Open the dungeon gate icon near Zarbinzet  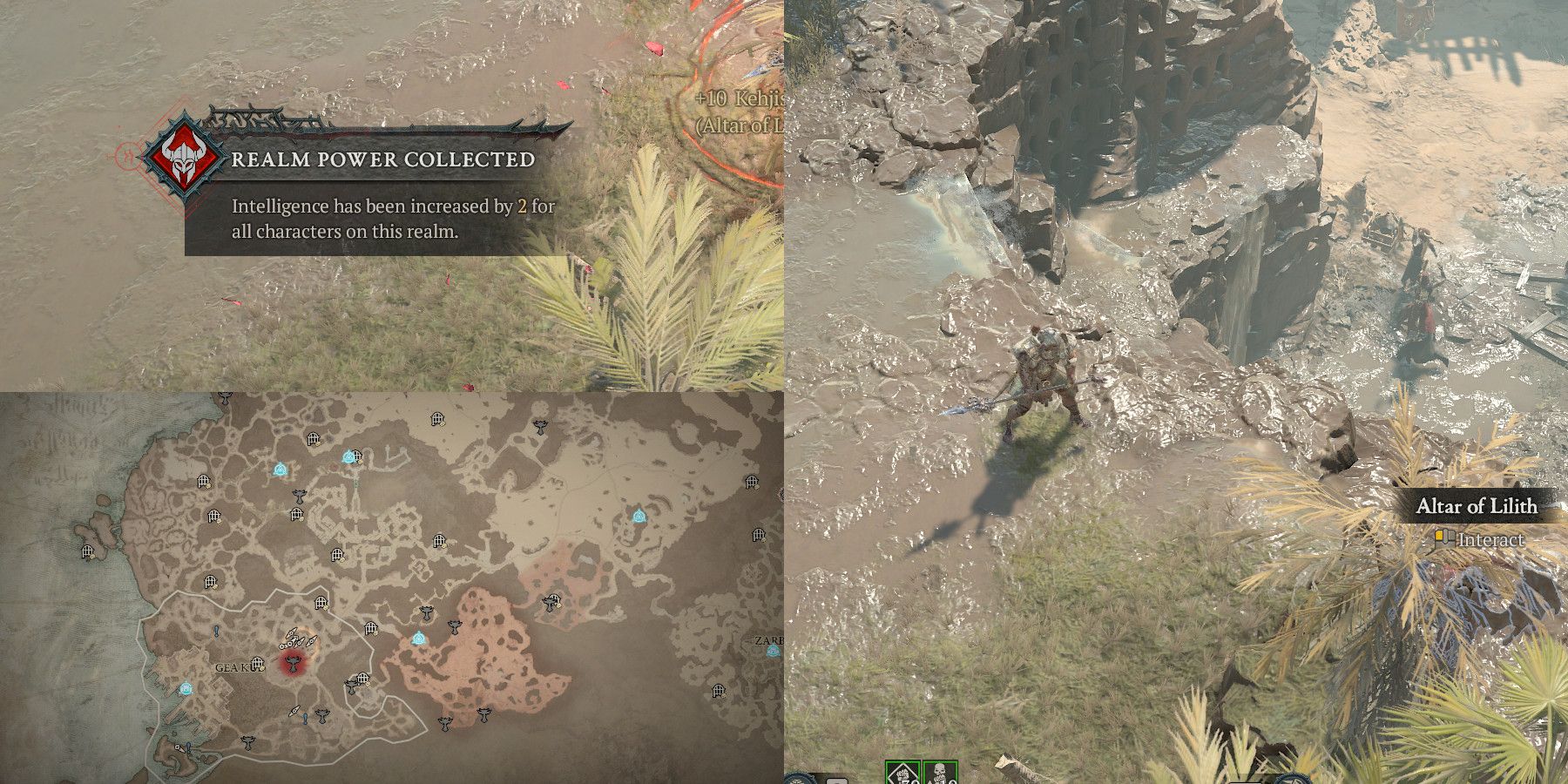click(720, 691)
